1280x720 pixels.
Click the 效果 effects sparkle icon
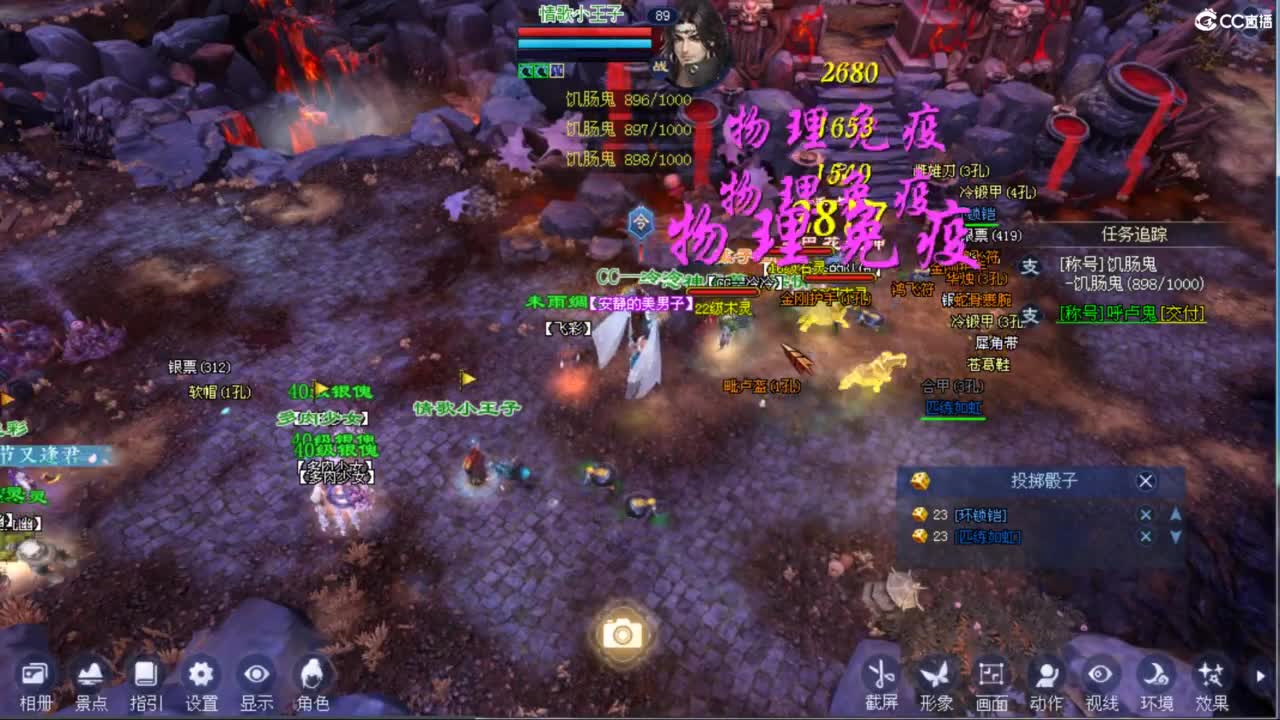(x=1210, y=673)
